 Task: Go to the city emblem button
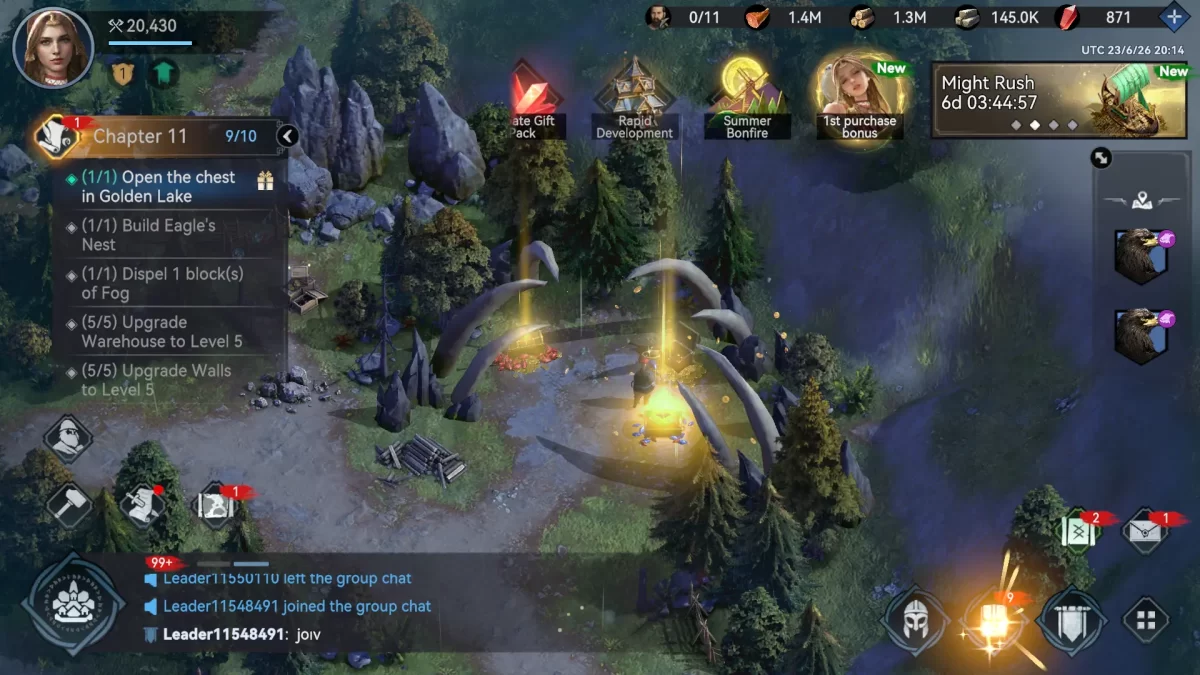[73, 603]
